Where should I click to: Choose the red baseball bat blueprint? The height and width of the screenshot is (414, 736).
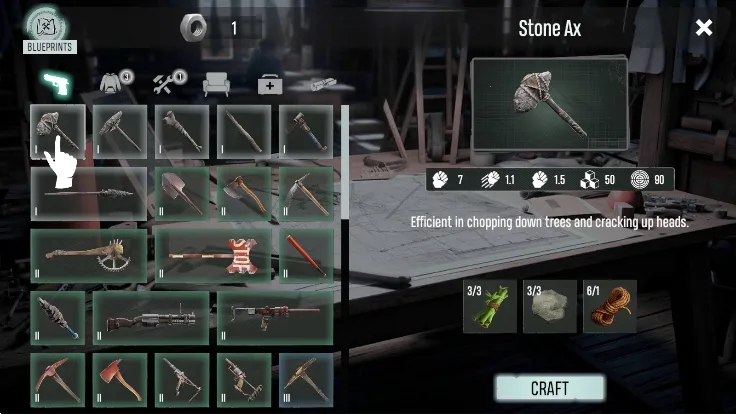point(305,255)
